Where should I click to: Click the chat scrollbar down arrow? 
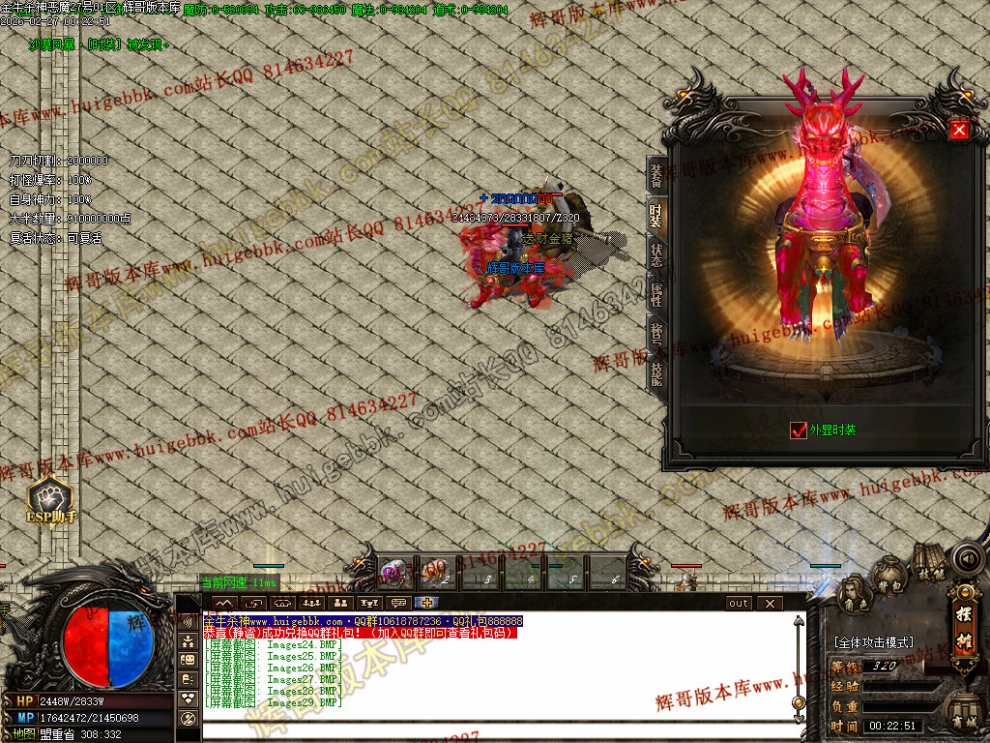click(x=797, y=716)
